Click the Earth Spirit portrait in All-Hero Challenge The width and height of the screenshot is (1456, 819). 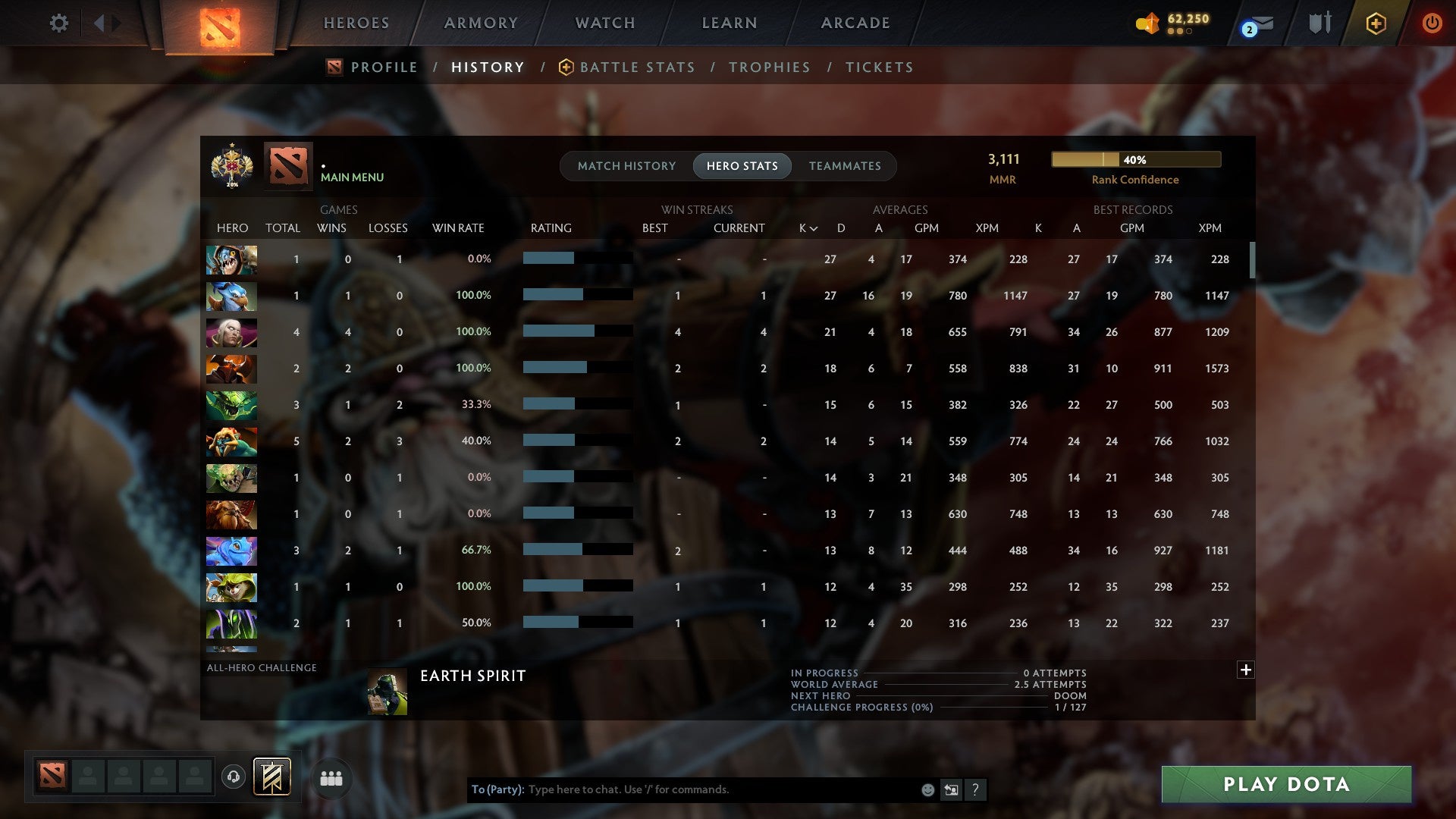pyautogui.click(x=388, y=691)
